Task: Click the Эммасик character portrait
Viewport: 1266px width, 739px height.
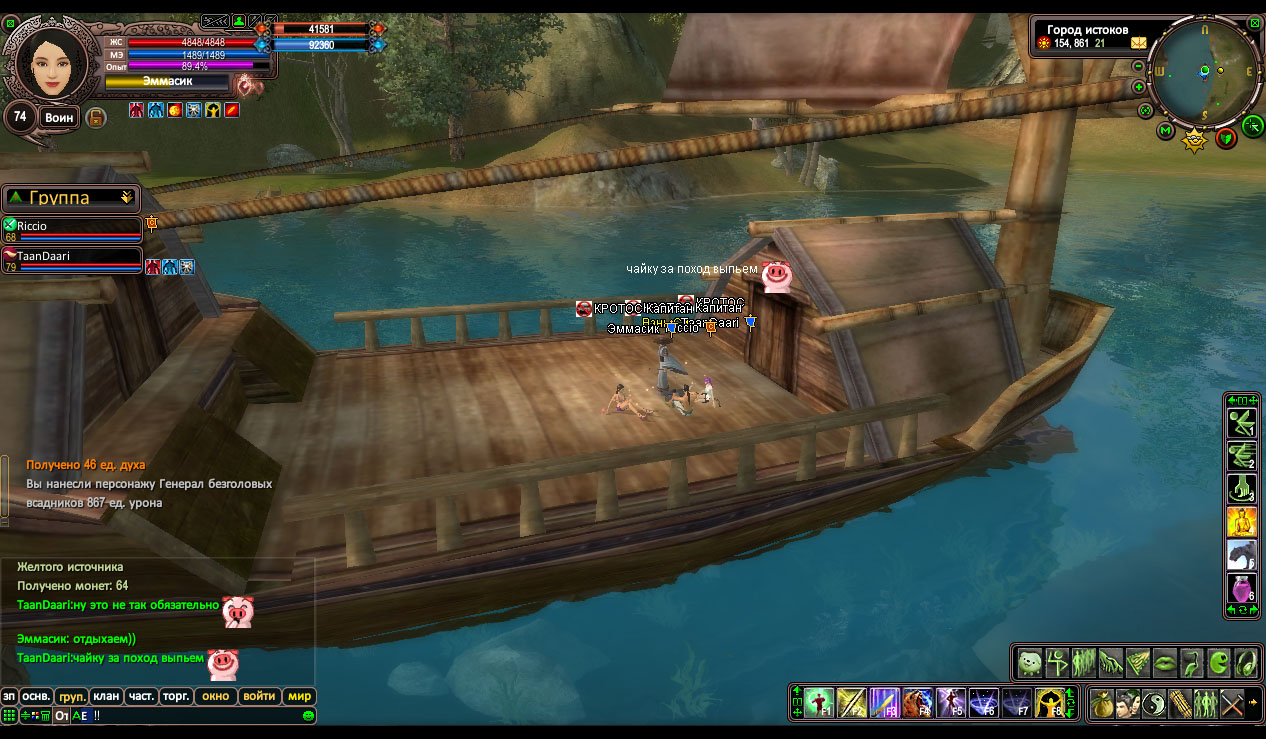Action: [x=49, y=62]
